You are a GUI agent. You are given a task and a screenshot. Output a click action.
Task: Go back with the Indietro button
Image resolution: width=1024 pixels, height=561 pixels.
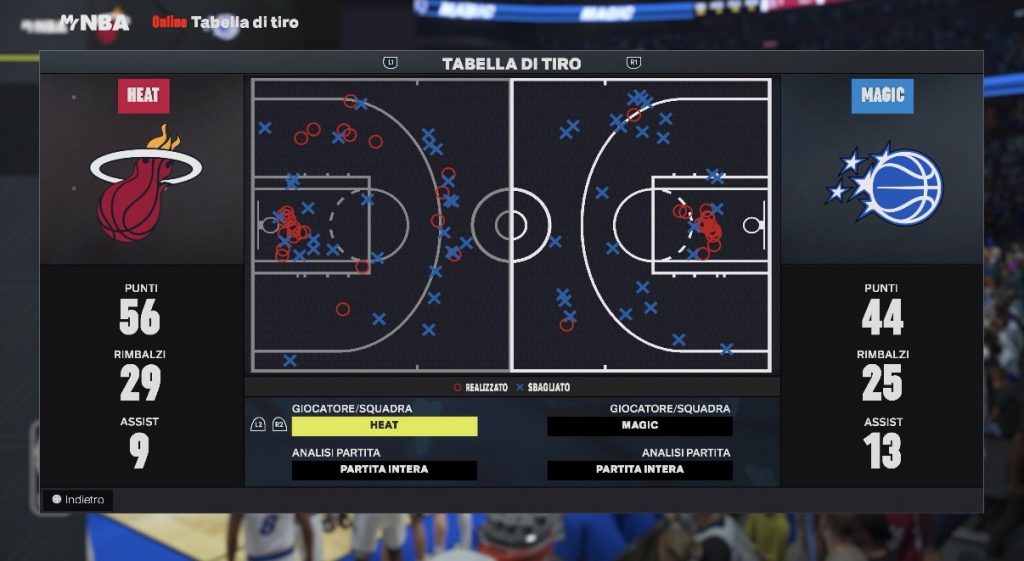[x=78, y=499]
